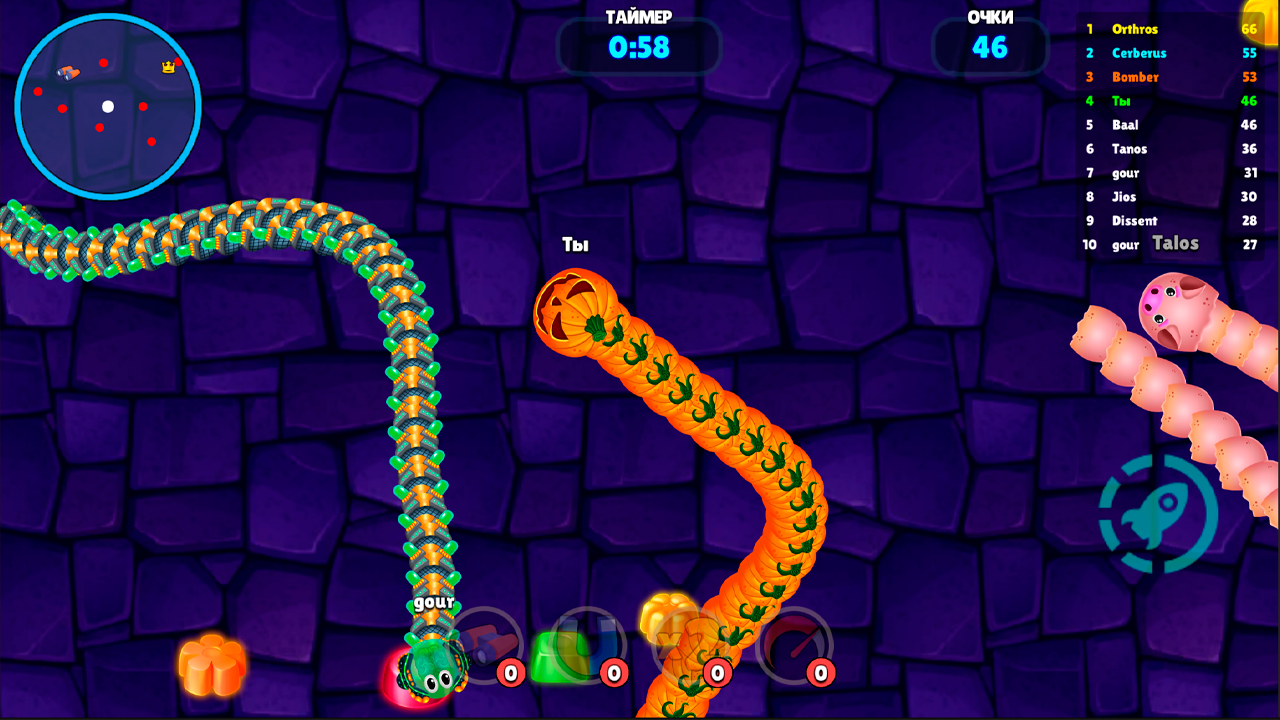Screen dimensions: 1280x720
Task: Activate the speedometer boost power-up
Action: (795, 644)
